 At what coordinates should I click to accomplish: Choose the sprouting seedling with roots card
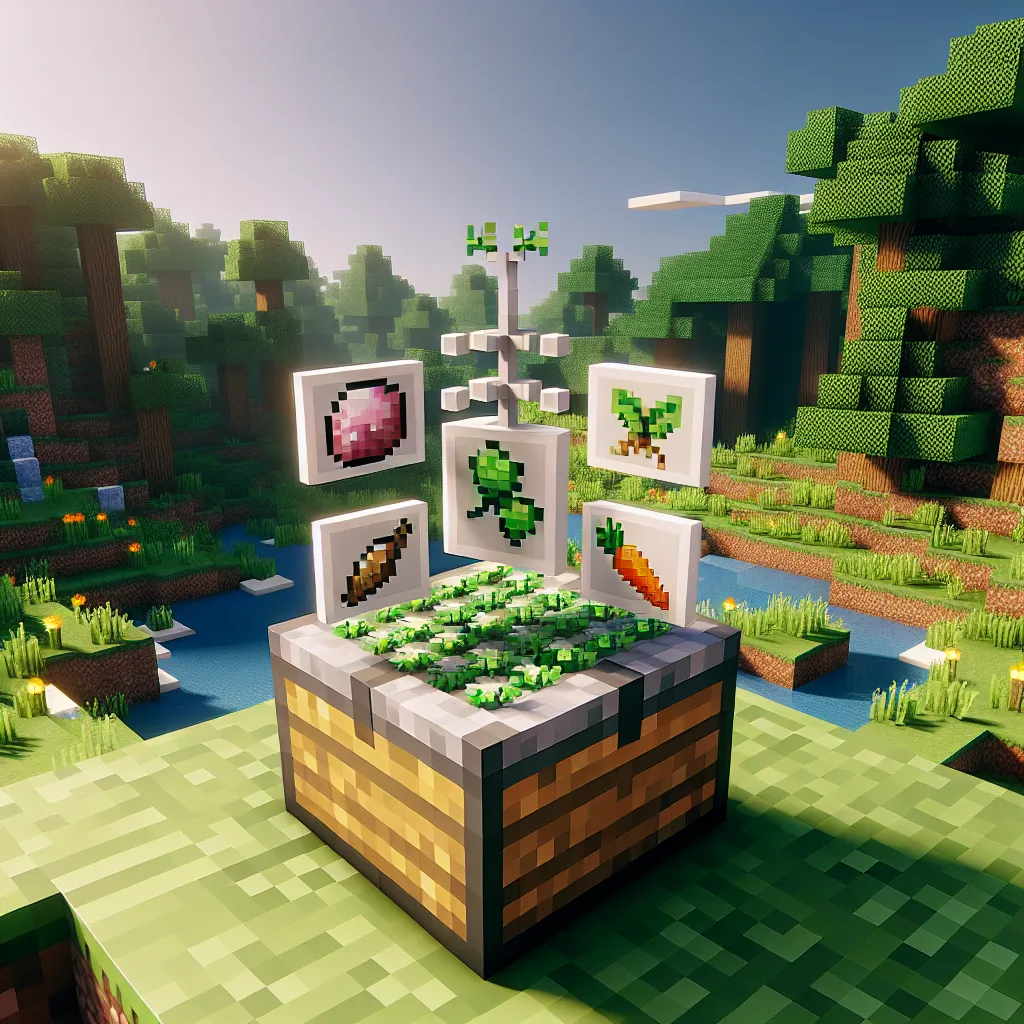651,424
